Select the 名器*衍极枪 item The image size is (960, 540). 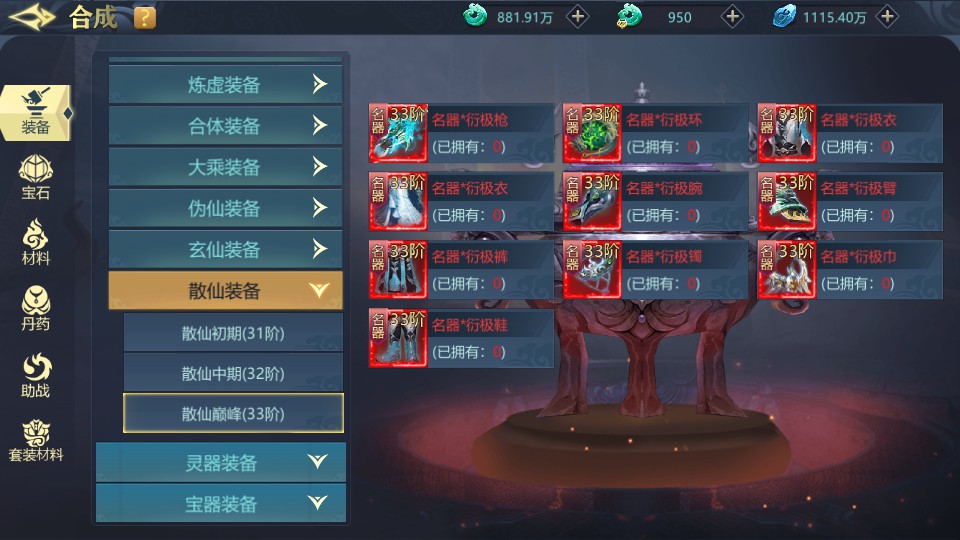pyautogui.click(x=461, y=133)
